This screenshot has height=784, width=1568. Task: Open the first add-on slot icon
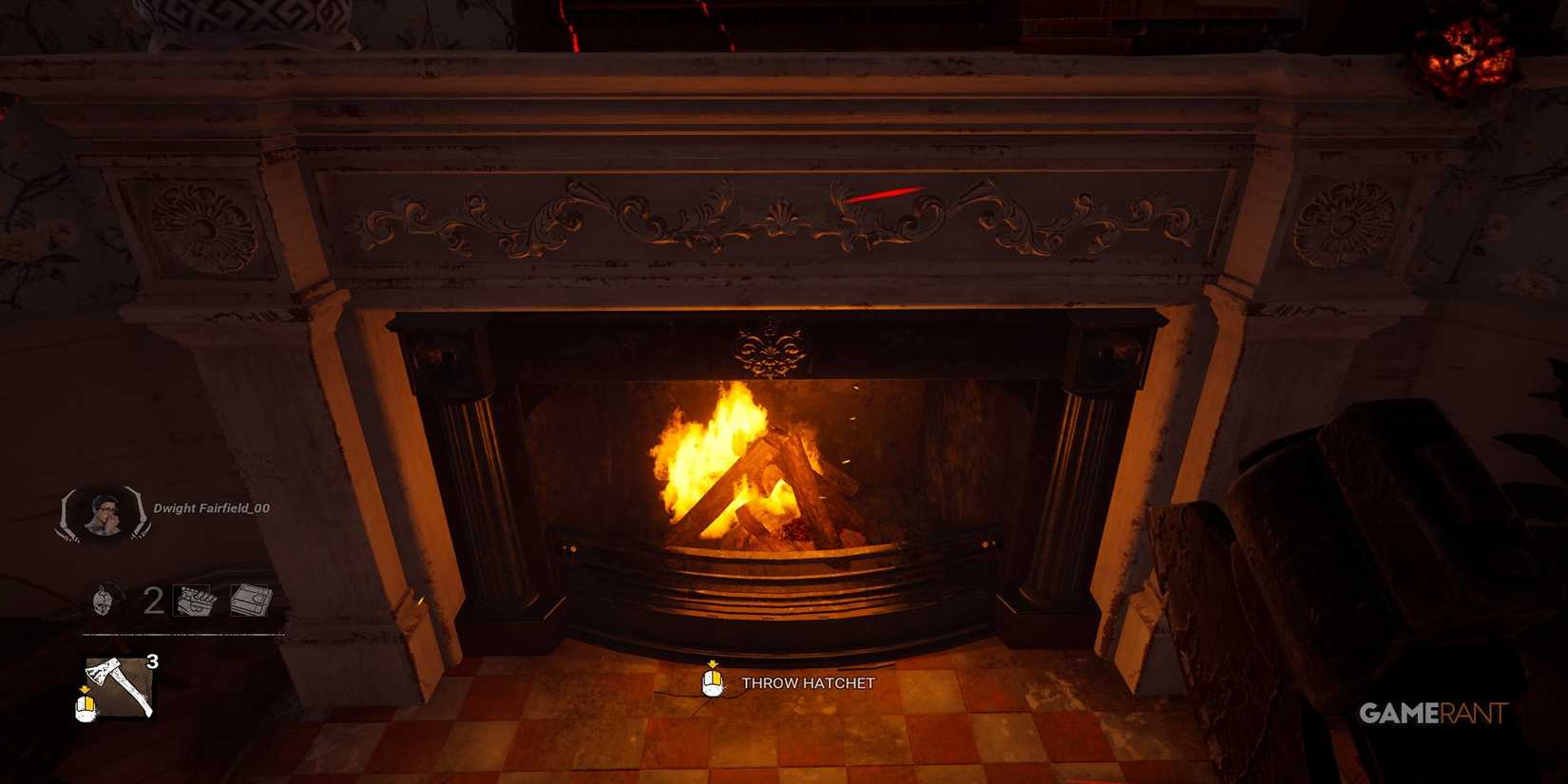click(193, 601)
